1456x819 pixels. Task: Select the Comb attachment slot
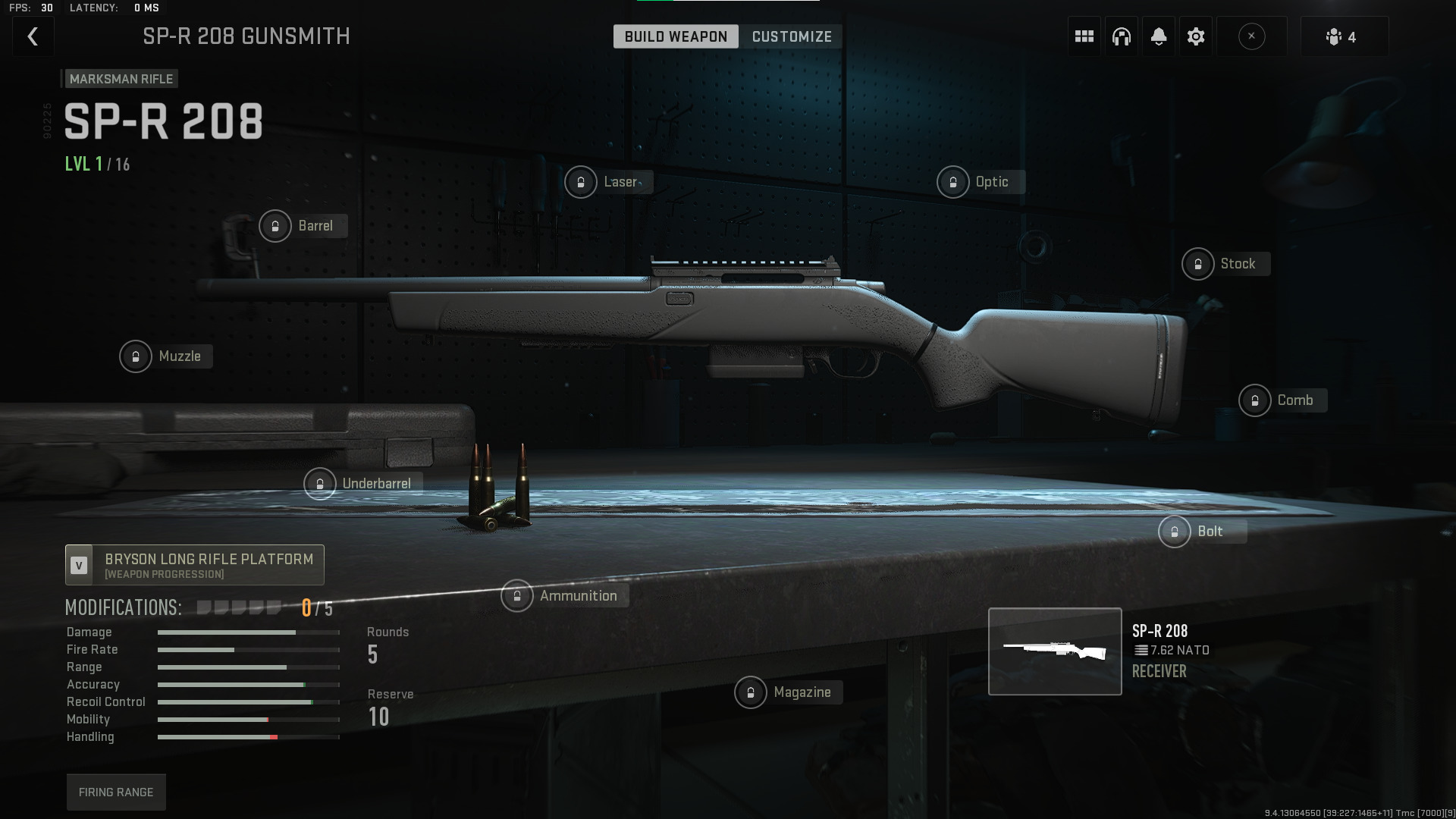(1282, 400)
